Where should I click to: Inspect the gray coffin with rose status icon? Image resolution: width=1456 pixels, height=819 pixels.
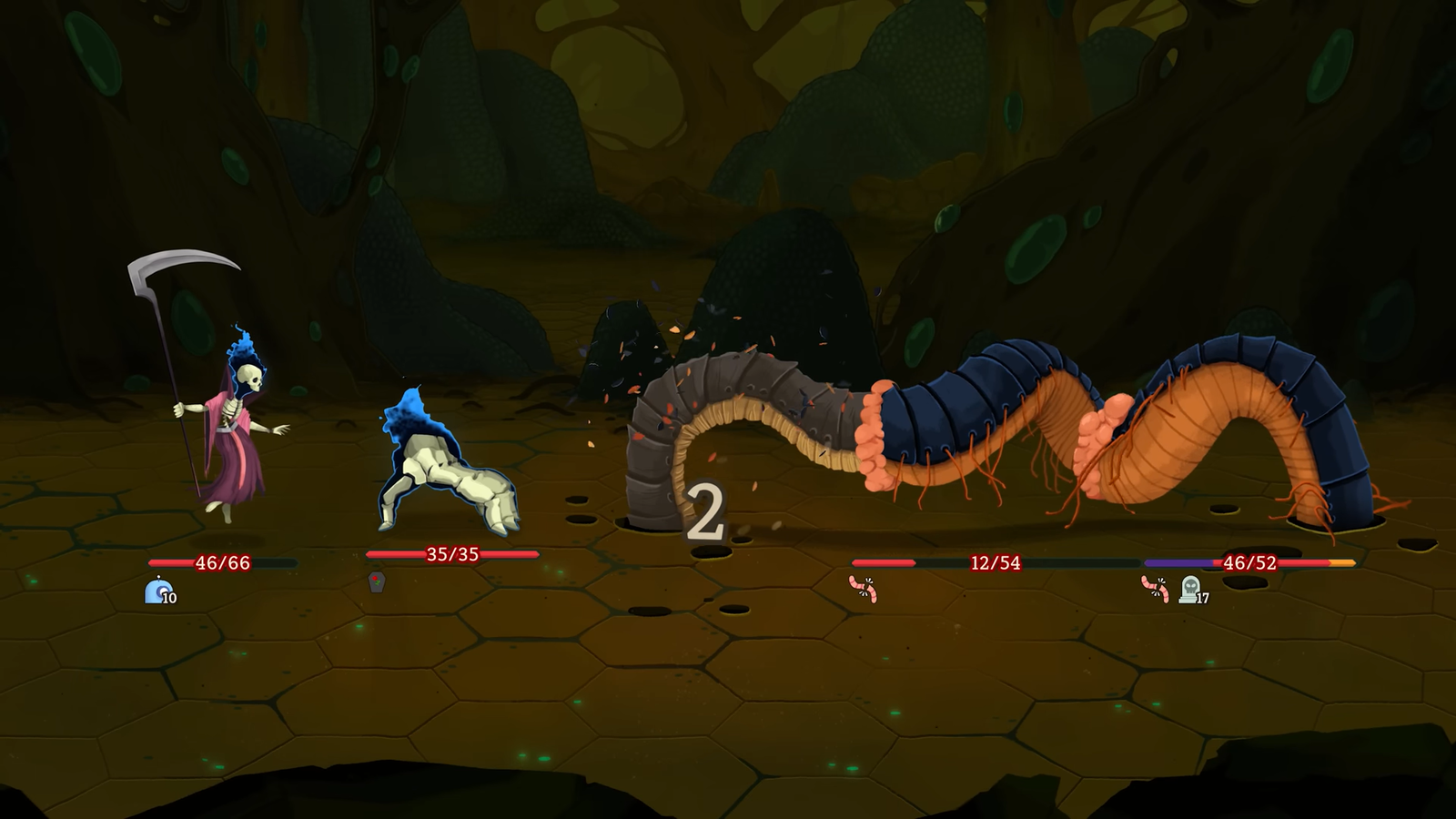[x=376, y=582]
